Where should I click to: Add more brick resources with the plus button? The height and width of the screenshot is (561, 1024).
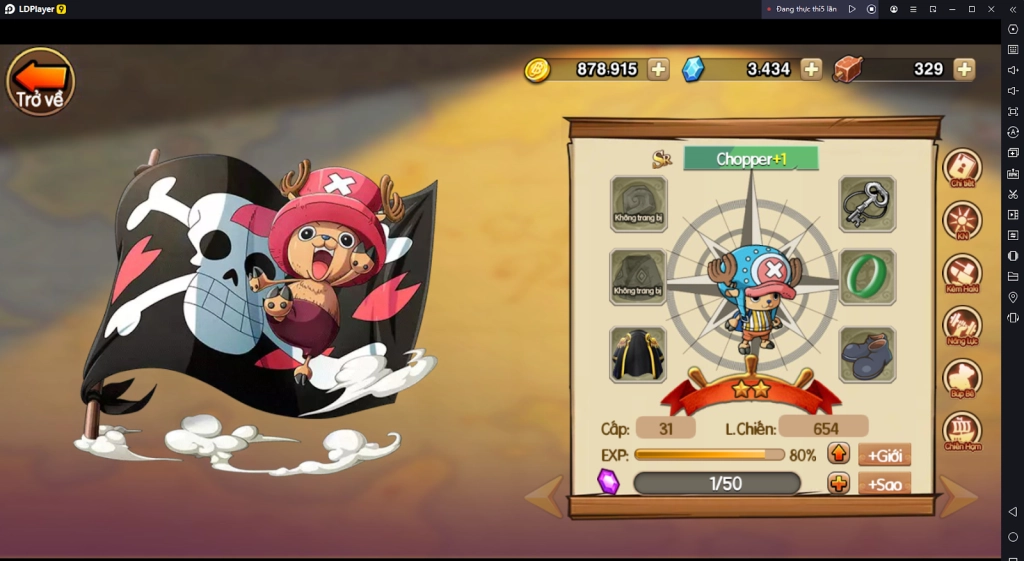tap(964, 69)
